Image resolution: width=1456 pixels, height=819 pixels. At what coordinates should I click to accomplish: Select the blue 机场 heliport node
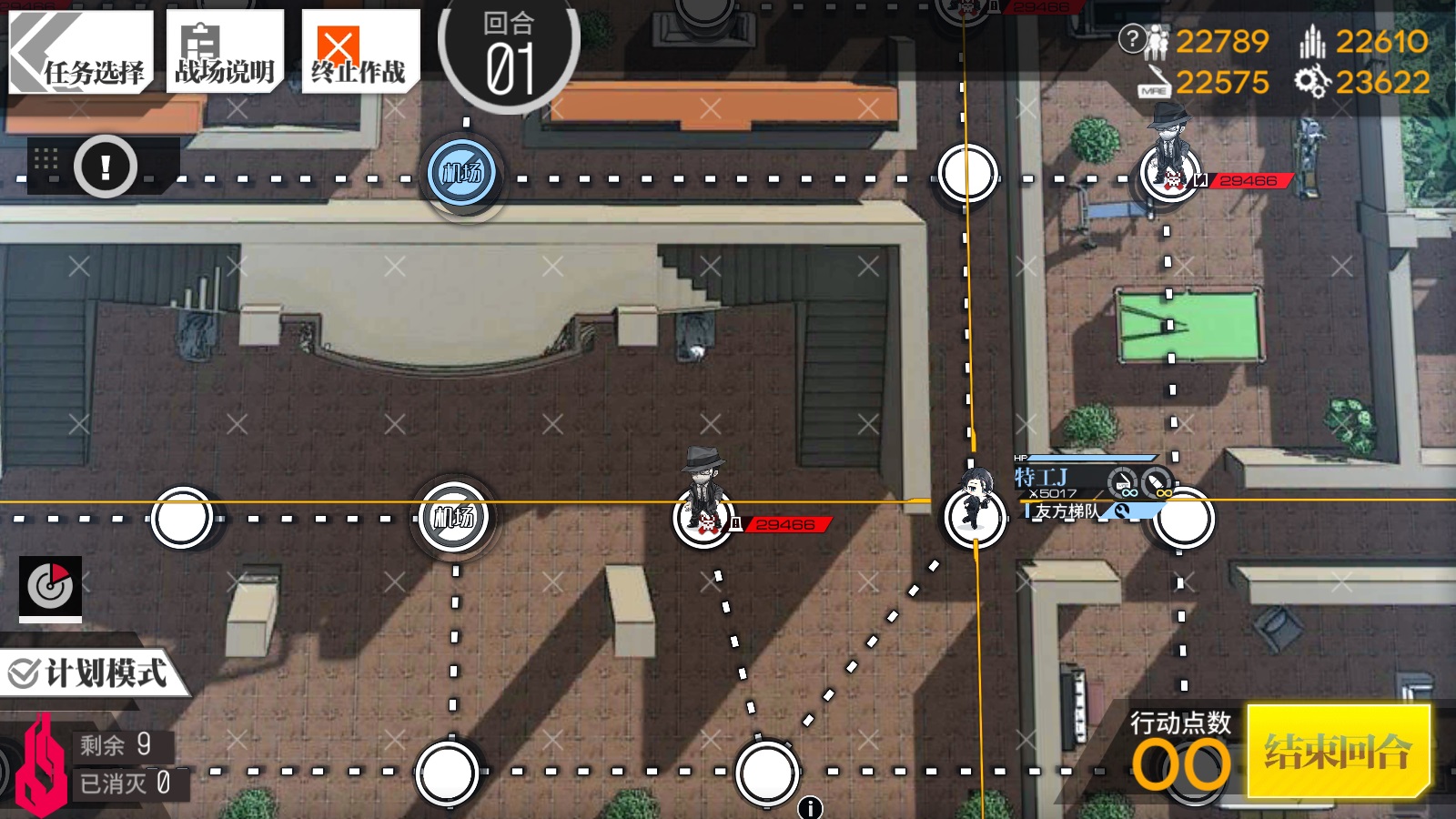462,173
